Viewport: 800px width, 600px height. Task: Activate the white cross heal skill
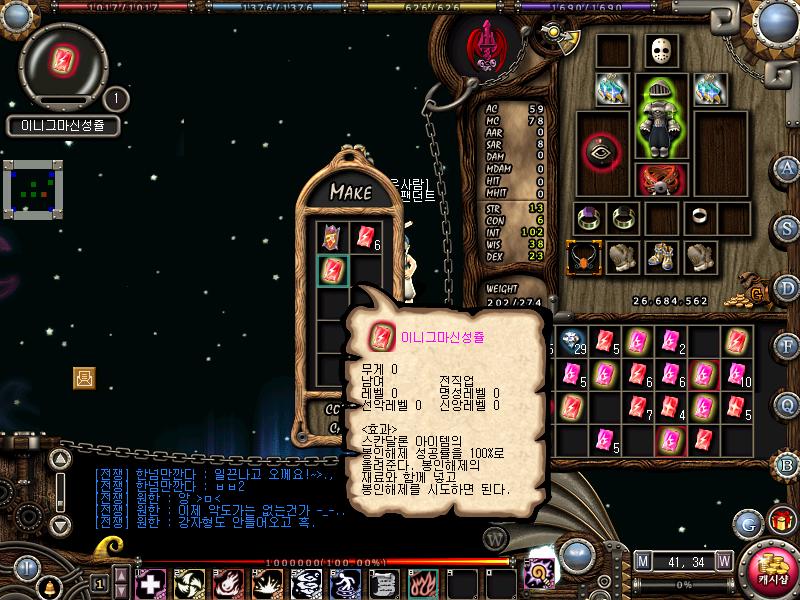coord(150,582)
